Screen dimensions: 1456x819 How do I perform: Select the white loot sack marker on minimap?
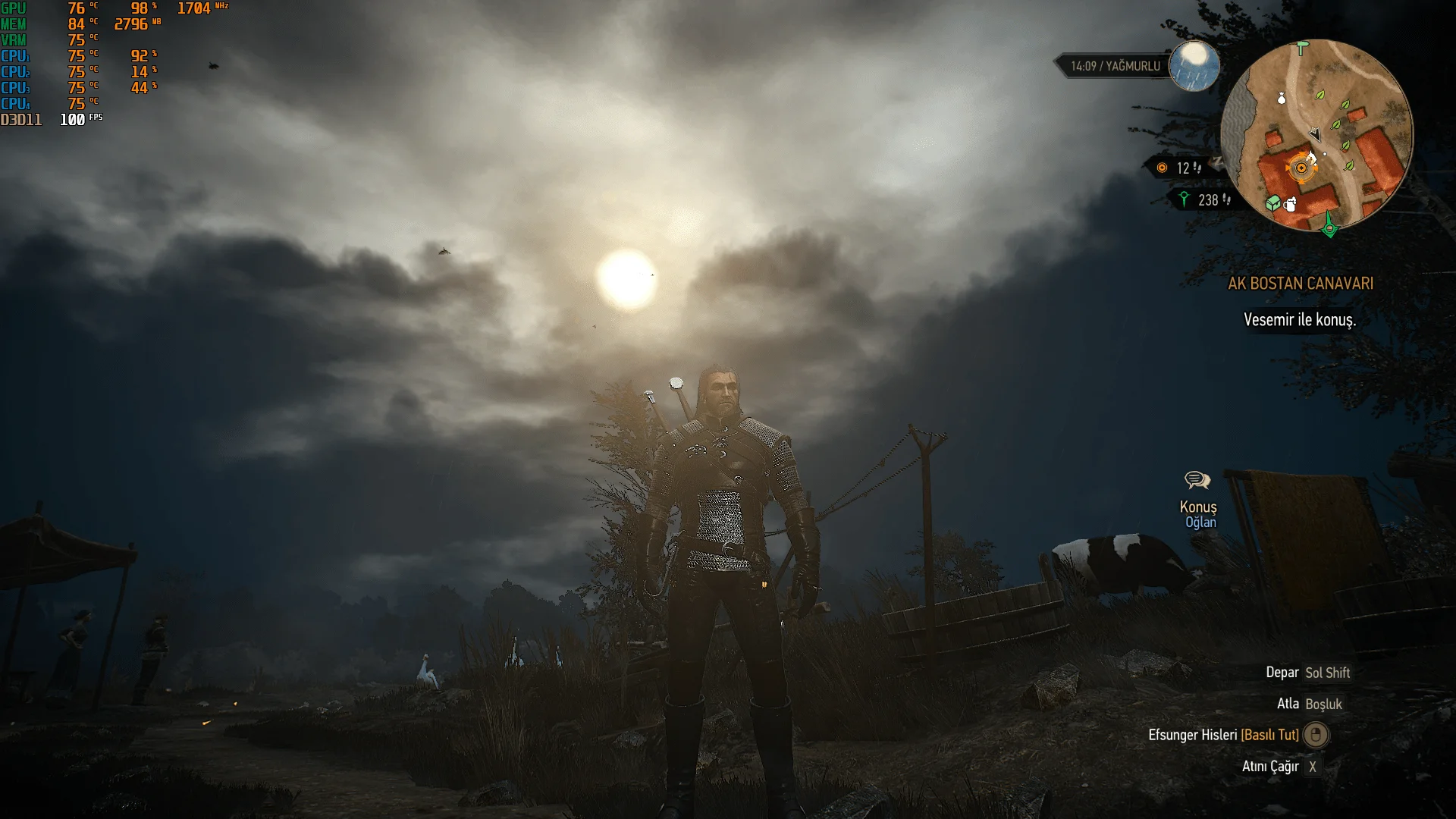[x=1282, y=98]
